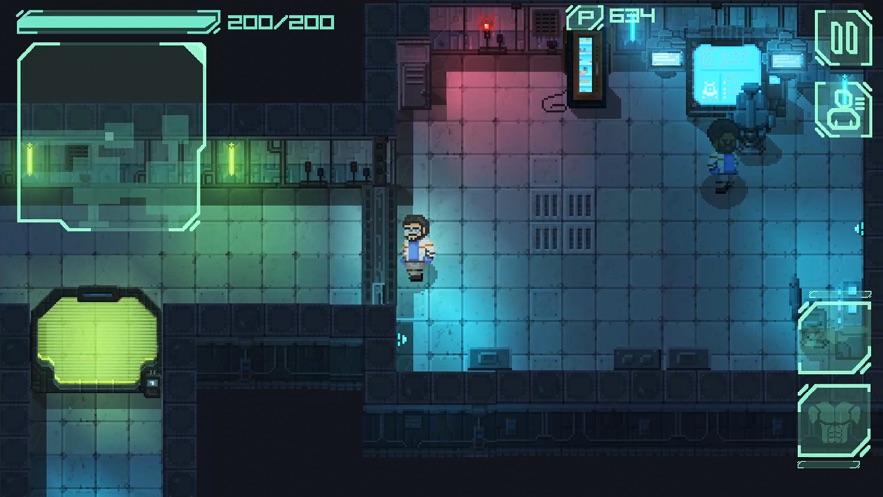The height and width of the screenshot is (497, 883).
Task: Select the body armor slot
Action: point(833,425)
